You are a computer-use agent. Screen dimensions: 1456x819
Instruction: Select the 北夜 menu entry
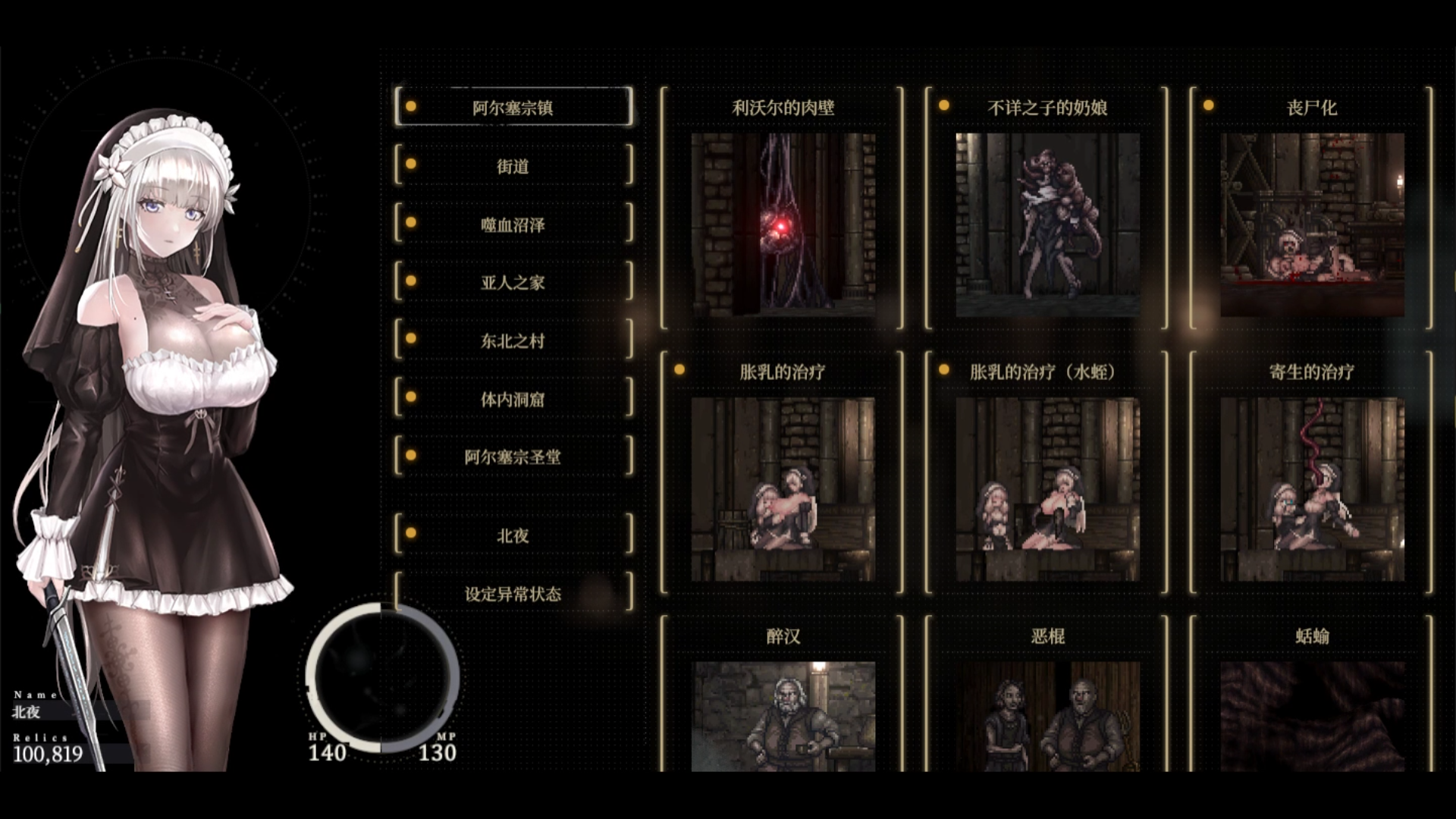(x=513, y=535)
